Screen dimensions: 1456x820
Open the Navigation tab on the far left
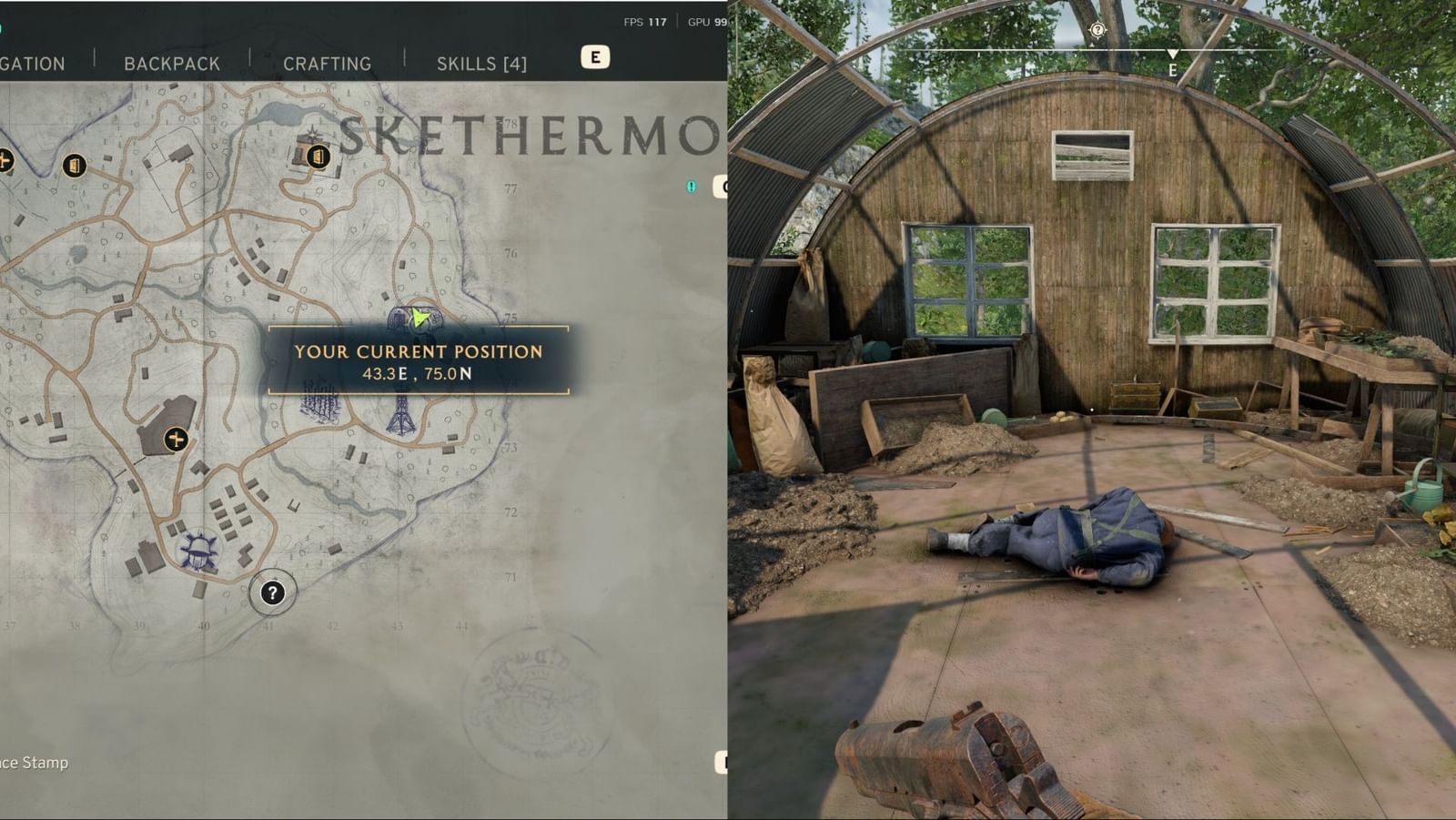(x=32, y=64)
